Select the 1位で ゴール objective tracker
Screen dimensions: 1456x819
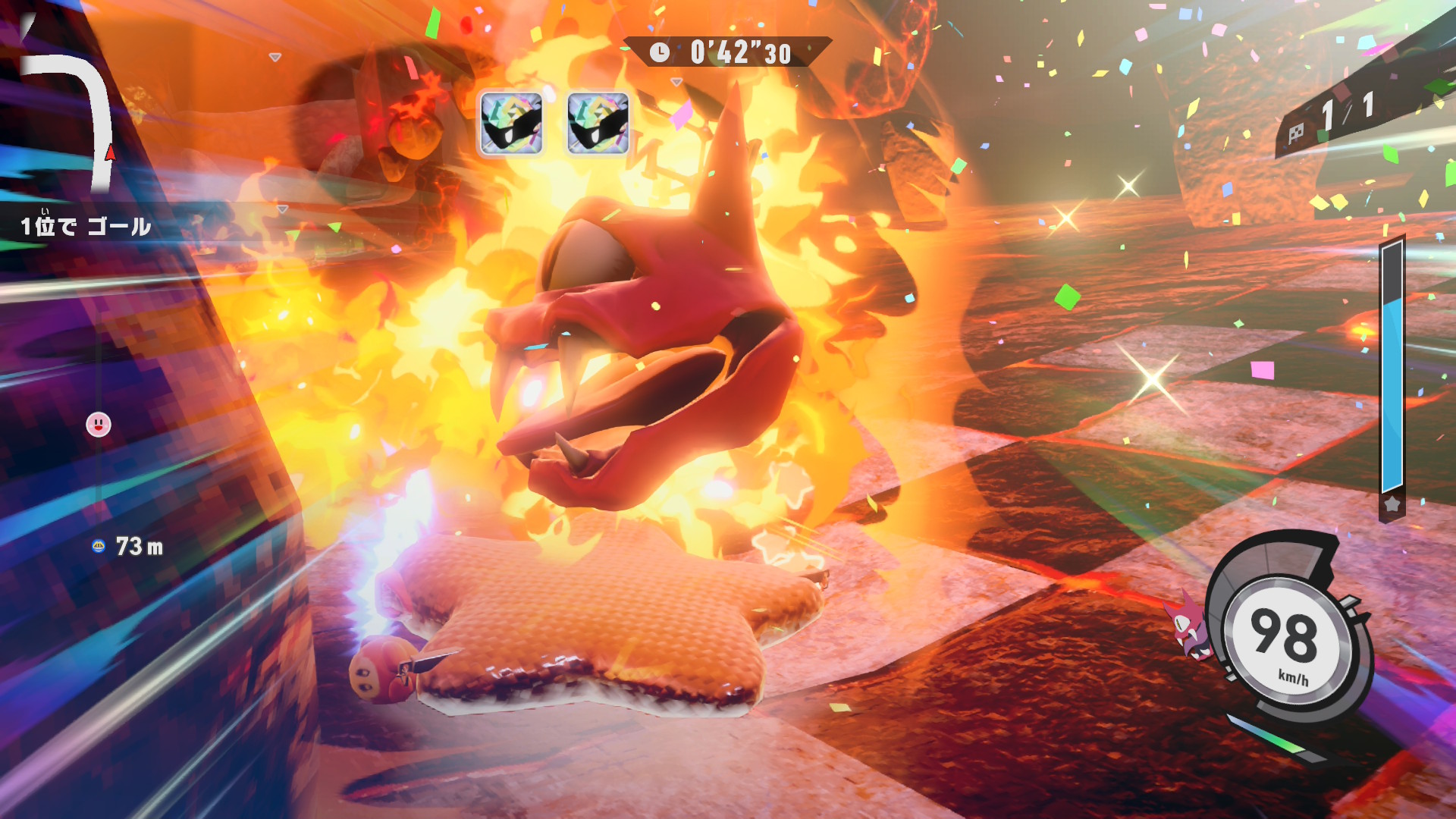coord(86,226)
